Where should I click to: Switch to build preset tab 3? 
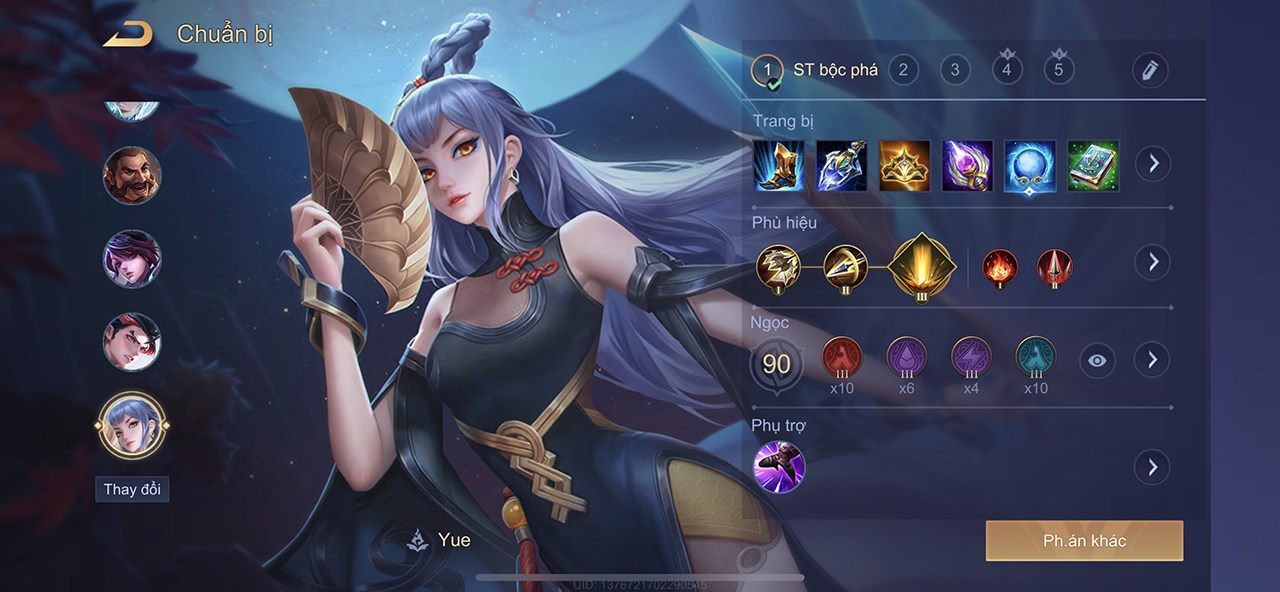[x=955, y=69]
